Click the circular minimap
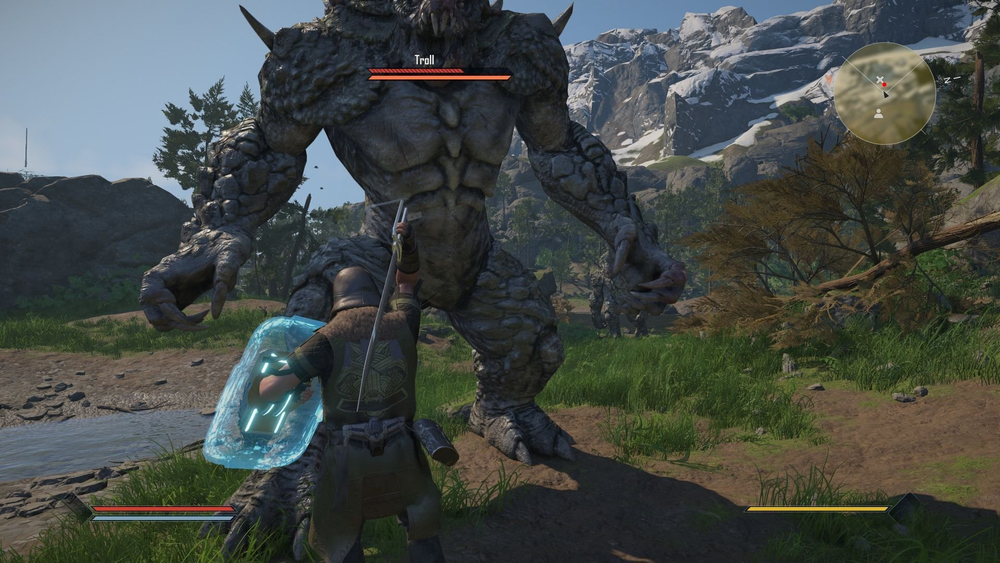 884,93
